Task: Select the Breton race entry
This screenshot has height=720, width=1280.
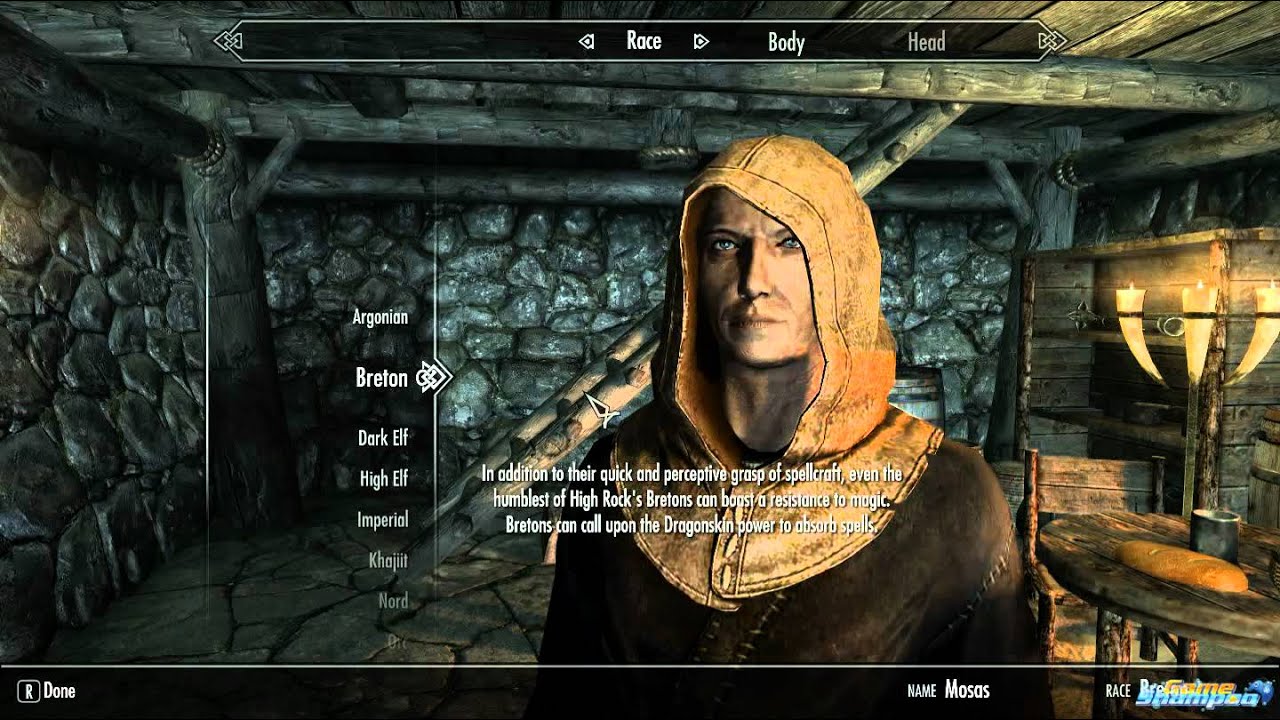Action: point(382,378)
